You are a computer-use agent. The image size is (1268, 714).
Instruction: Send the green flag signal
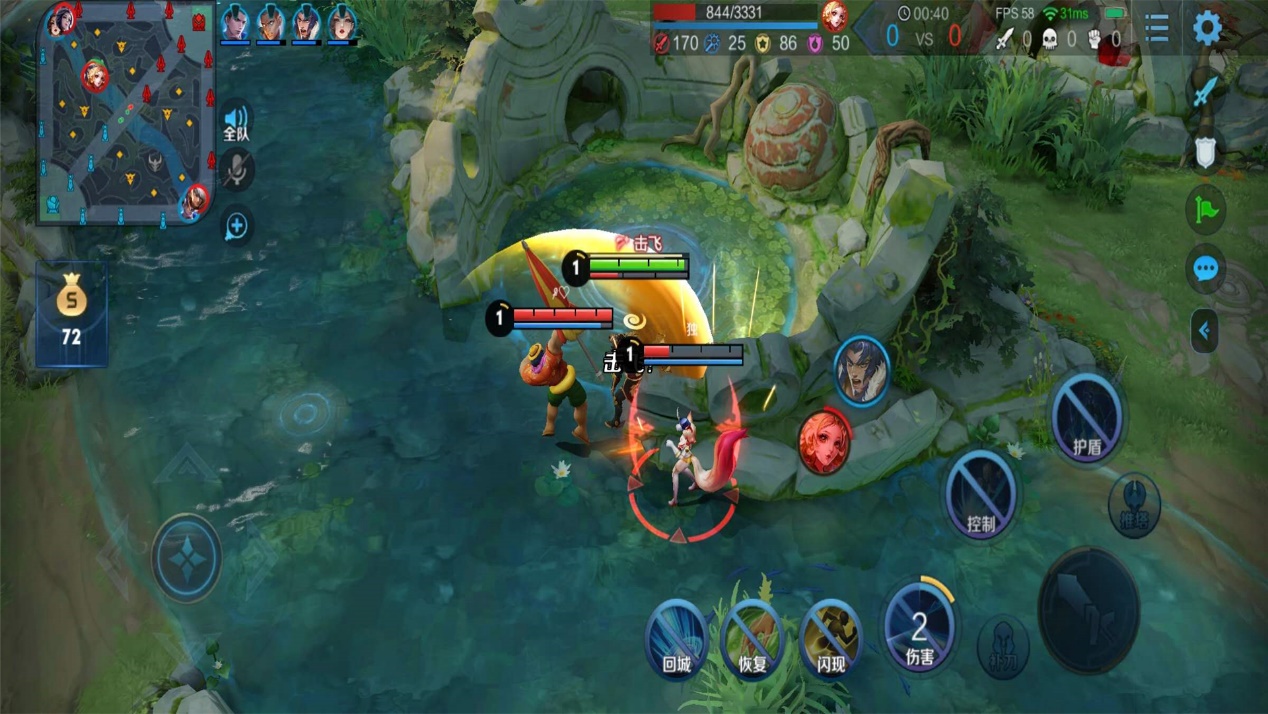pos(1206,210)
